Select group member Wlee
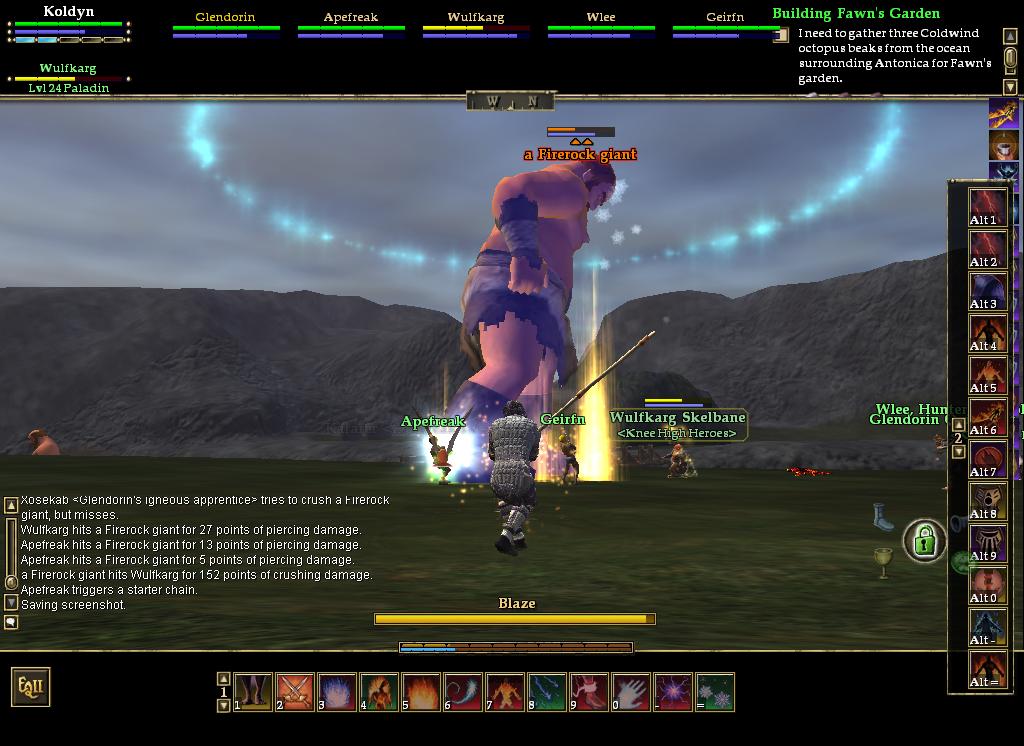Viewport: 1024px width, 746px height. [x=600, y=18]
